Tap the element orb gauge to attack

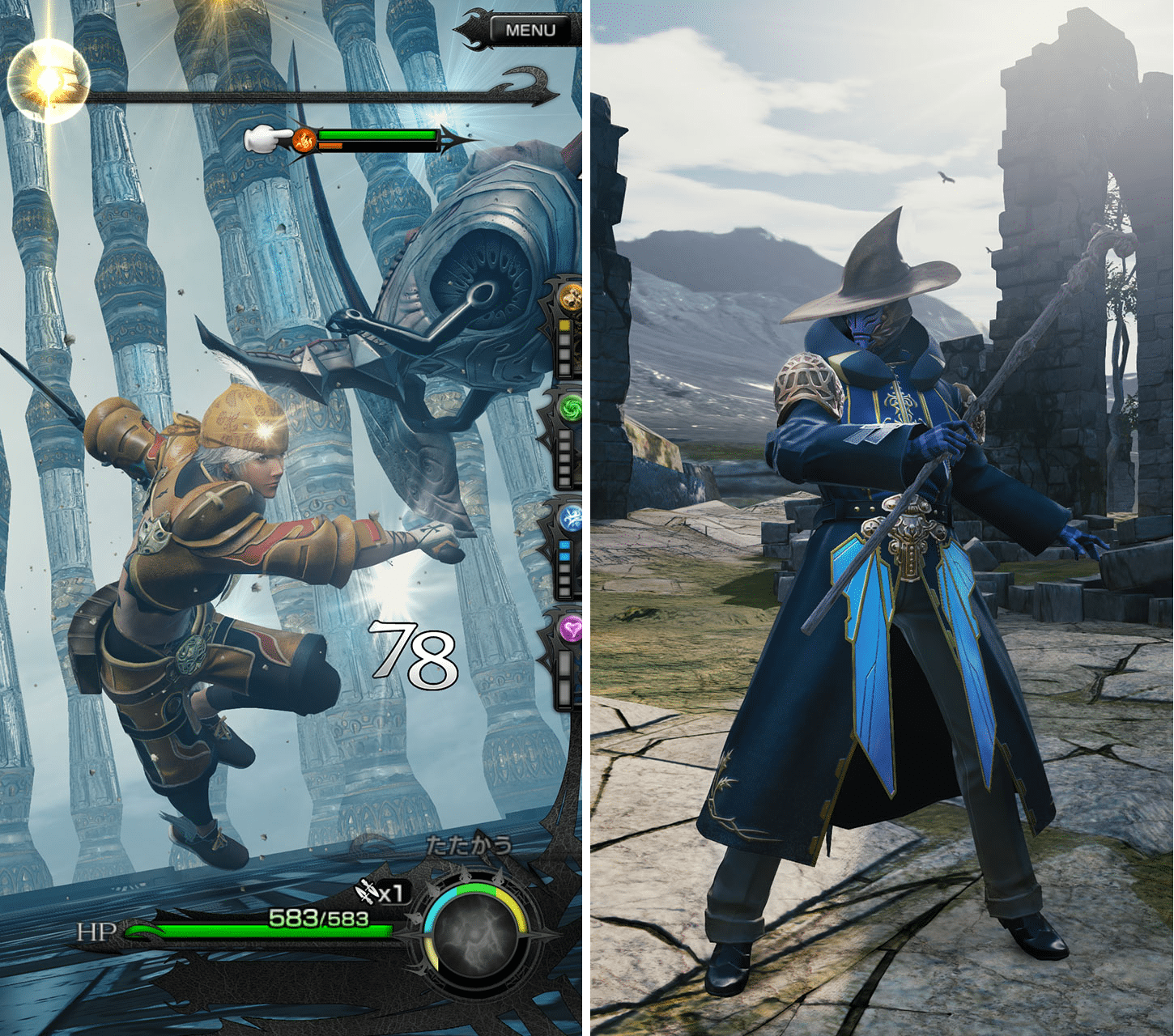[x=475, y=935]
